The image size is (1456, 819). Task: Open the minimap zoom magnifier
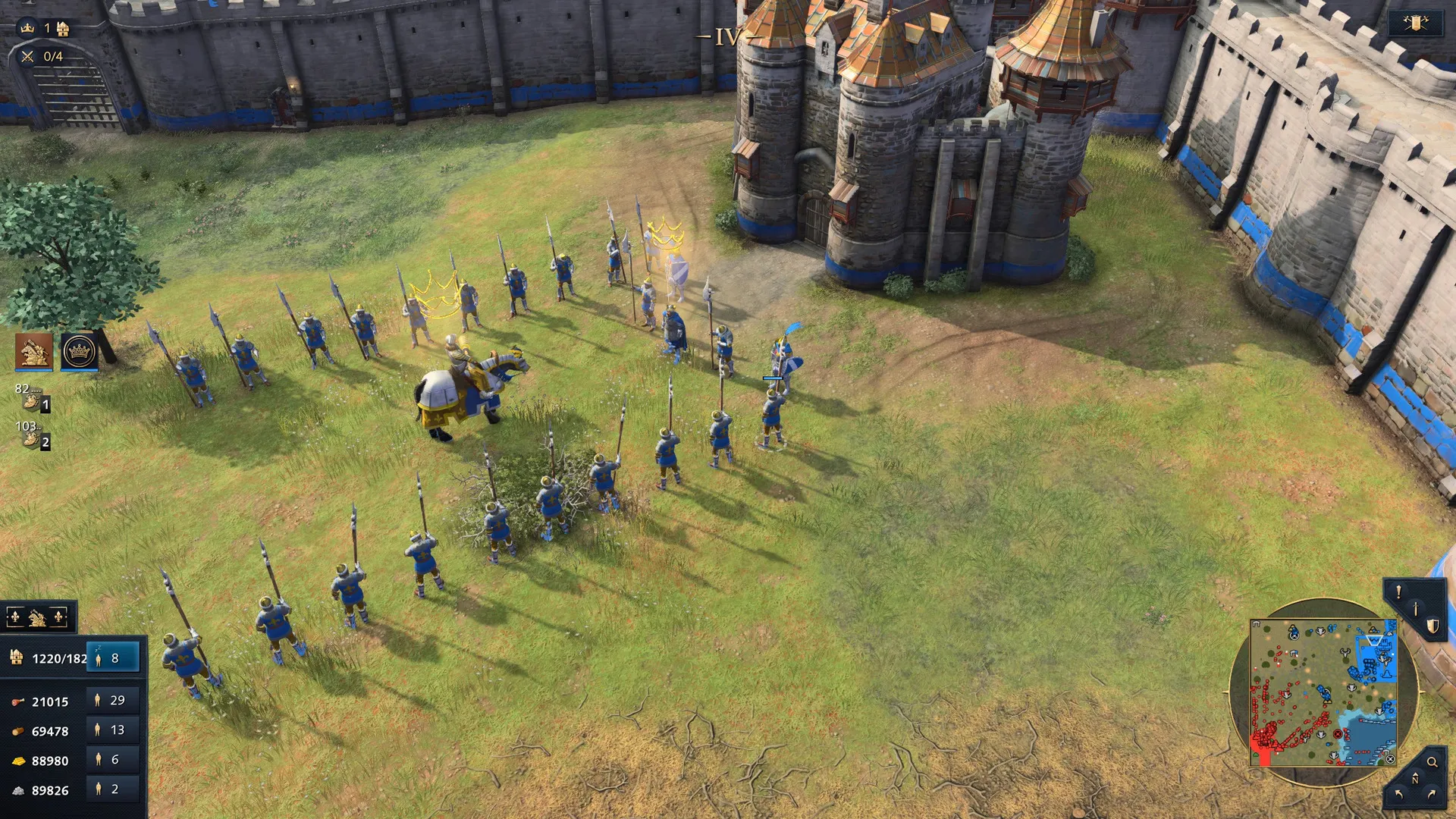(x=1432, y=762)
